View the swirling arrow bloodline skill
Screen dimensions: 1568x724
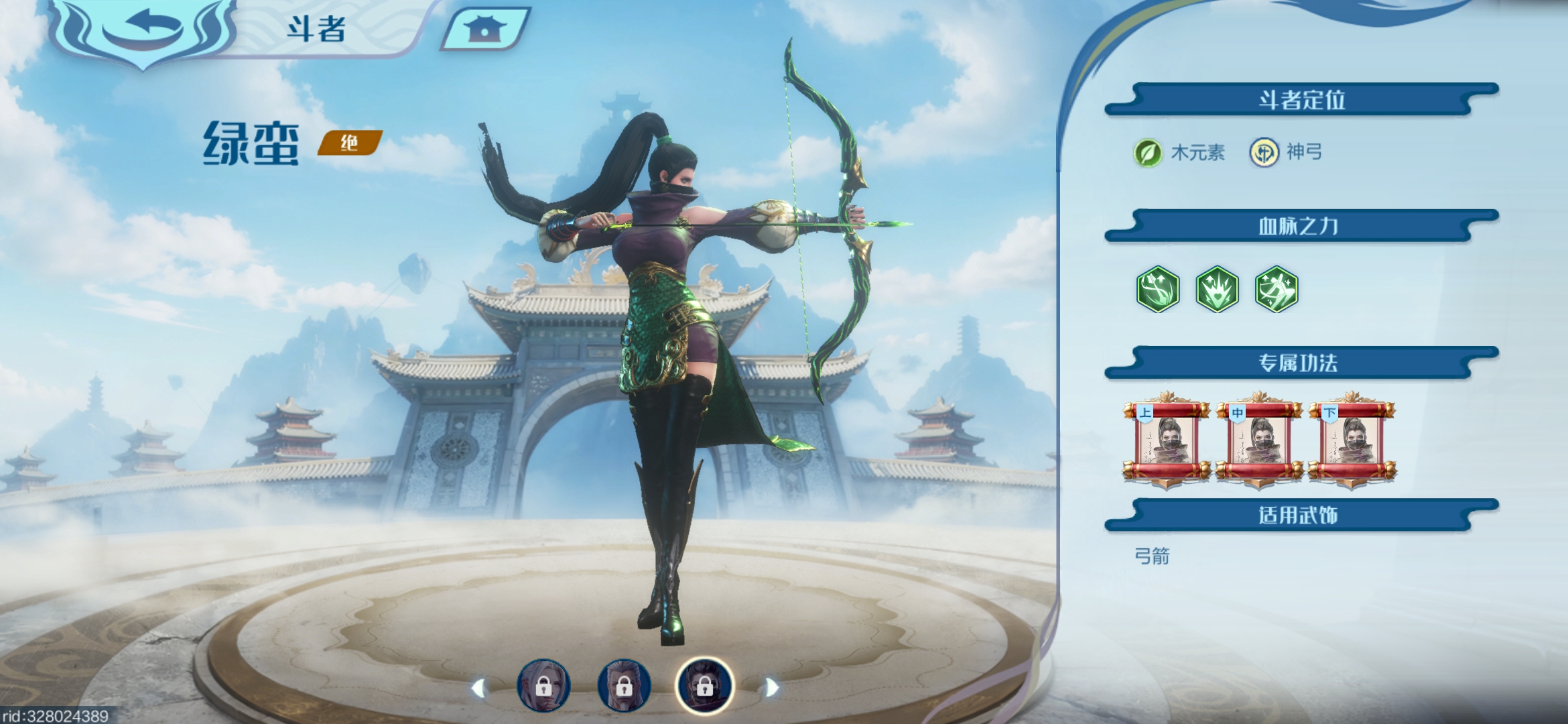[1157, 290]
